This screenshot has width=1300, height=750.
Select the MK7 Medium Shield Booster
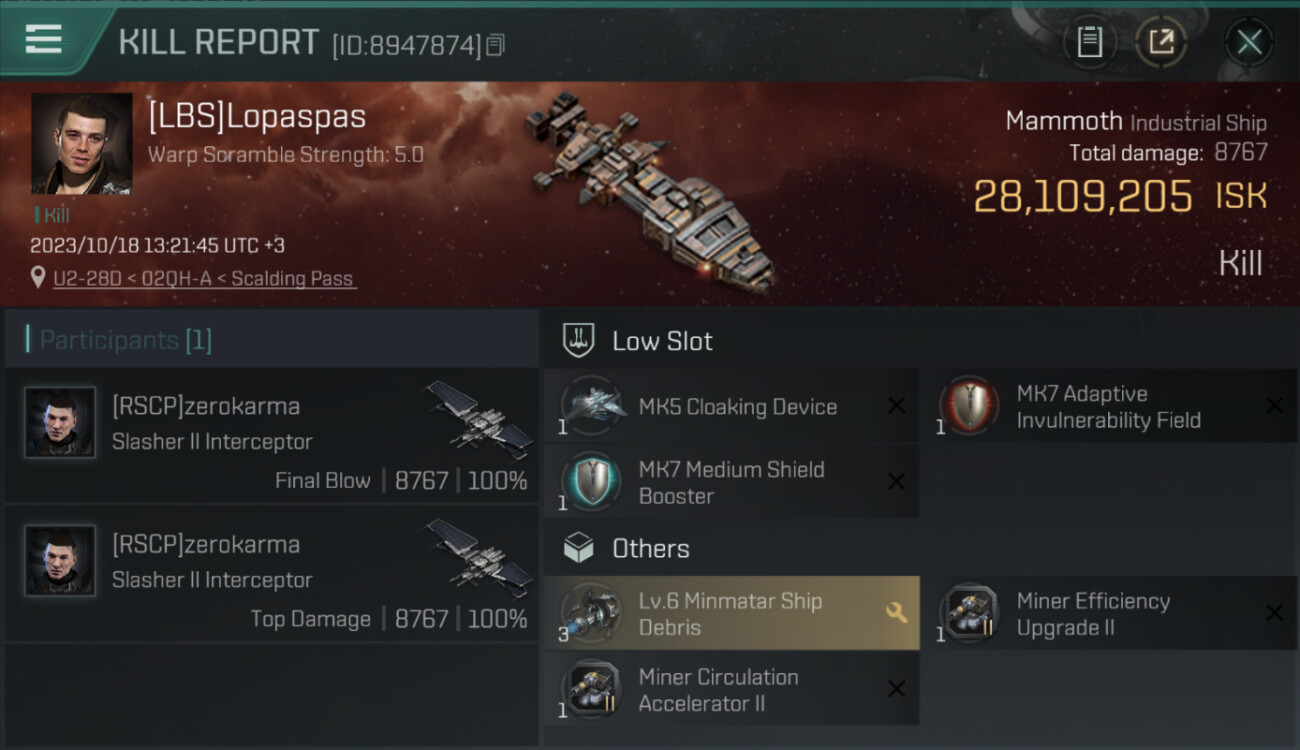(x=731, y=482)
